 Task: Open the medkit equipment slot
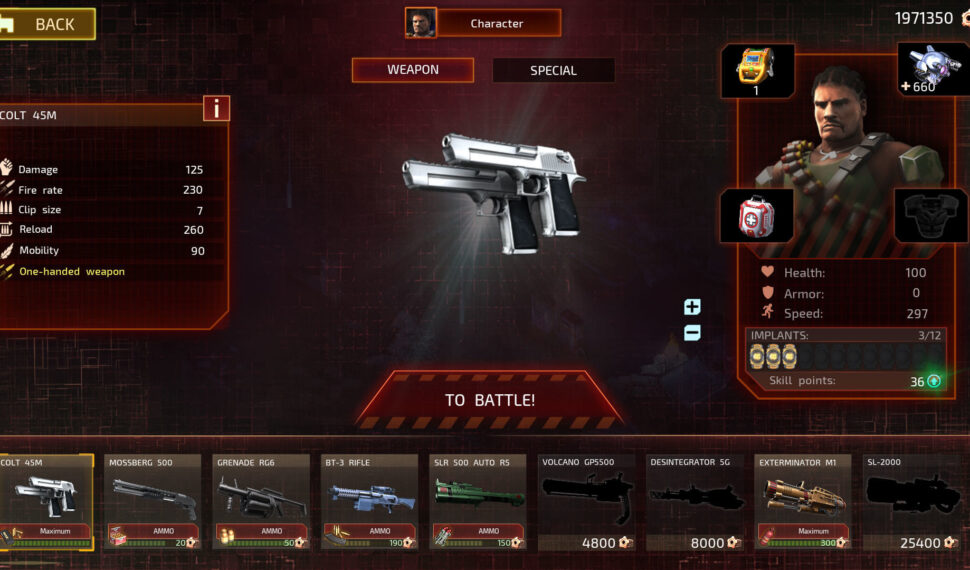tap(756, 216)
